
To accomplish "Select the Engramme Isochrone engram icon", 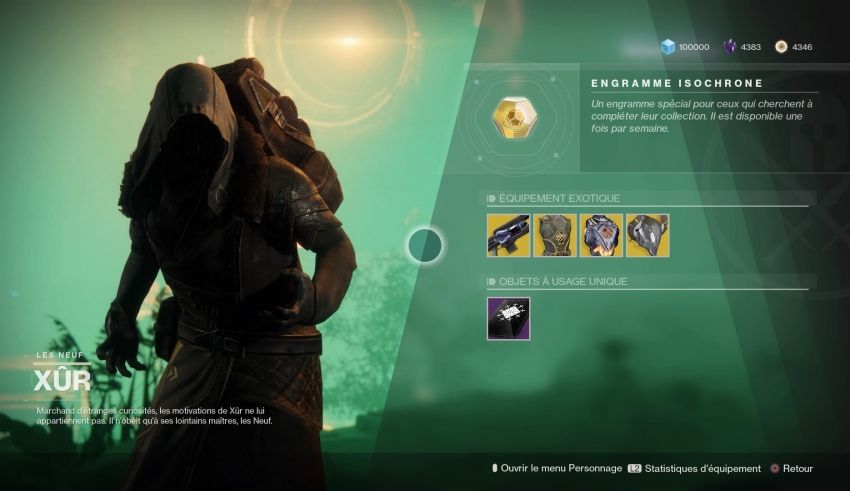I will click(514, 118).
